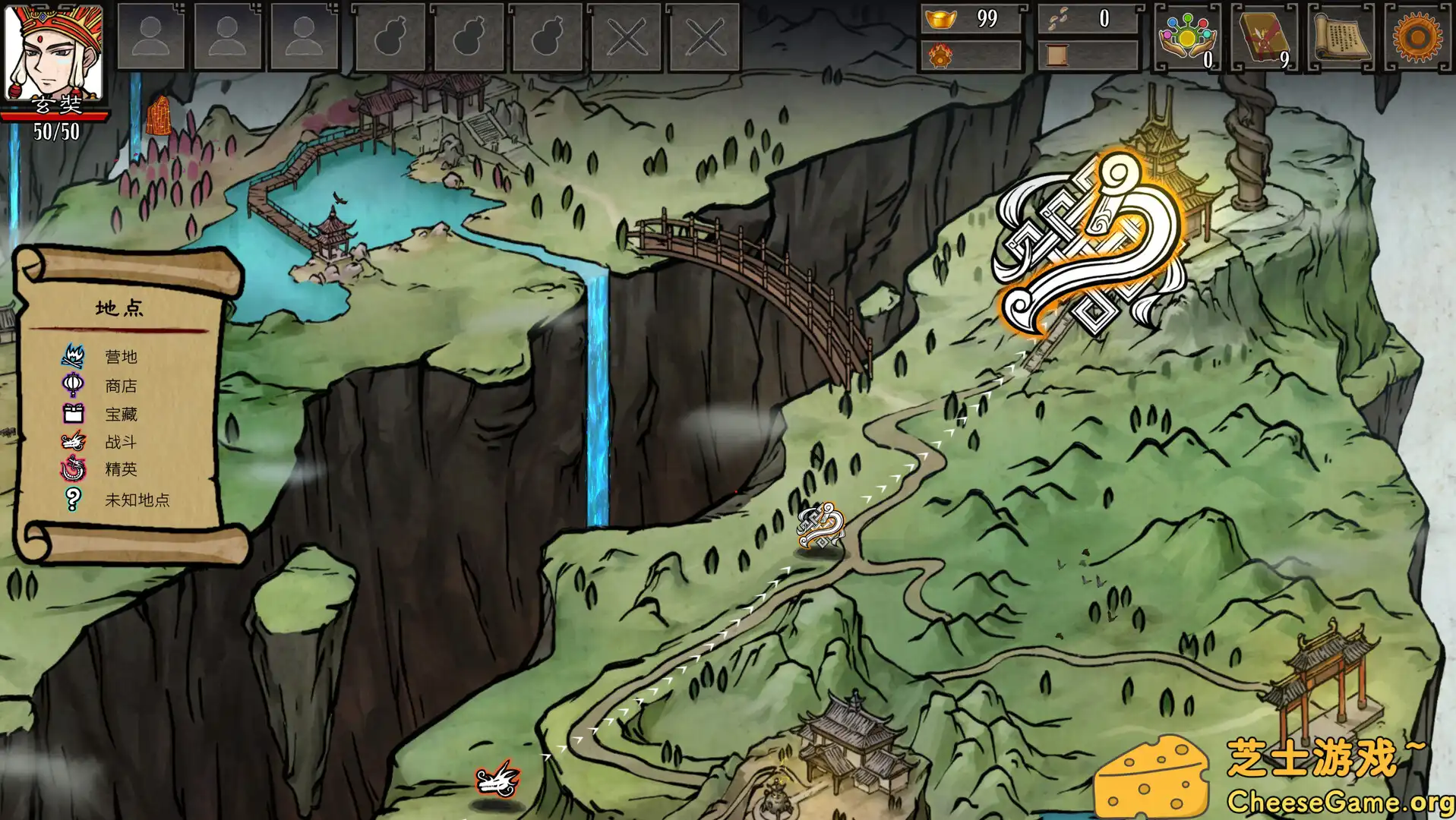
Task: Click the 营地 camp legend entry
Action: click(x=120, y=356)
